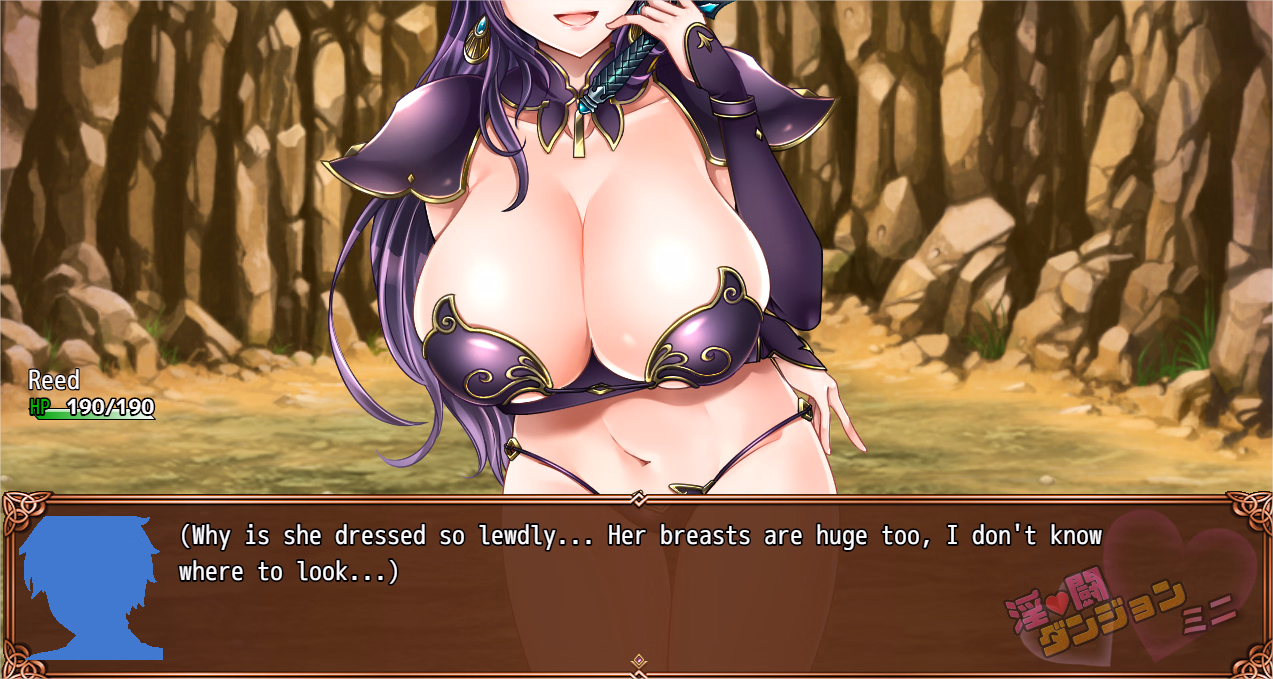Click the continue arrow below the dialogue text
The width and height of the screenshot is (1273, 679).
coord(639,661)
